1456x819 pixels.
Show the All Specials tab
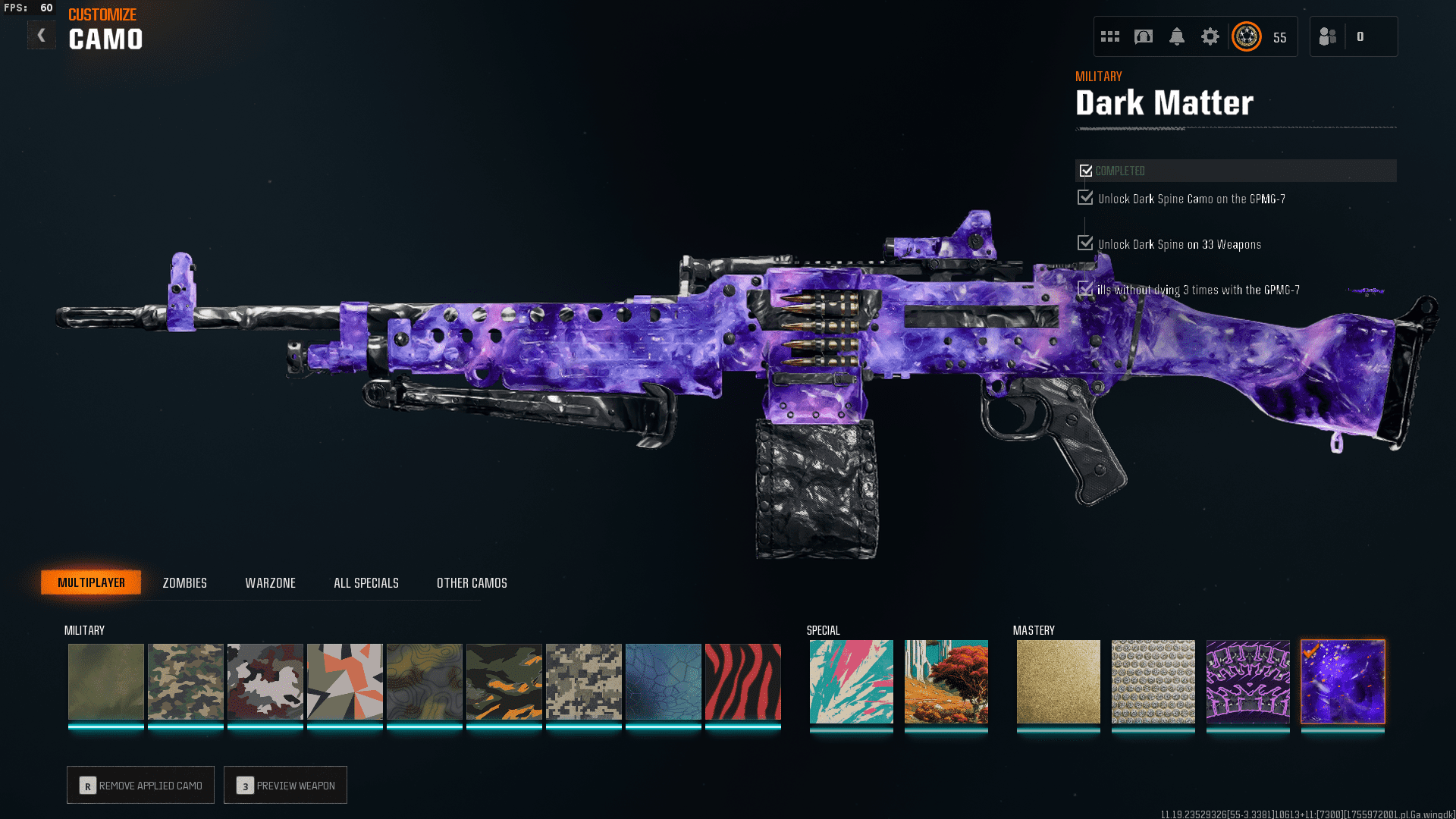click(366, 582)
